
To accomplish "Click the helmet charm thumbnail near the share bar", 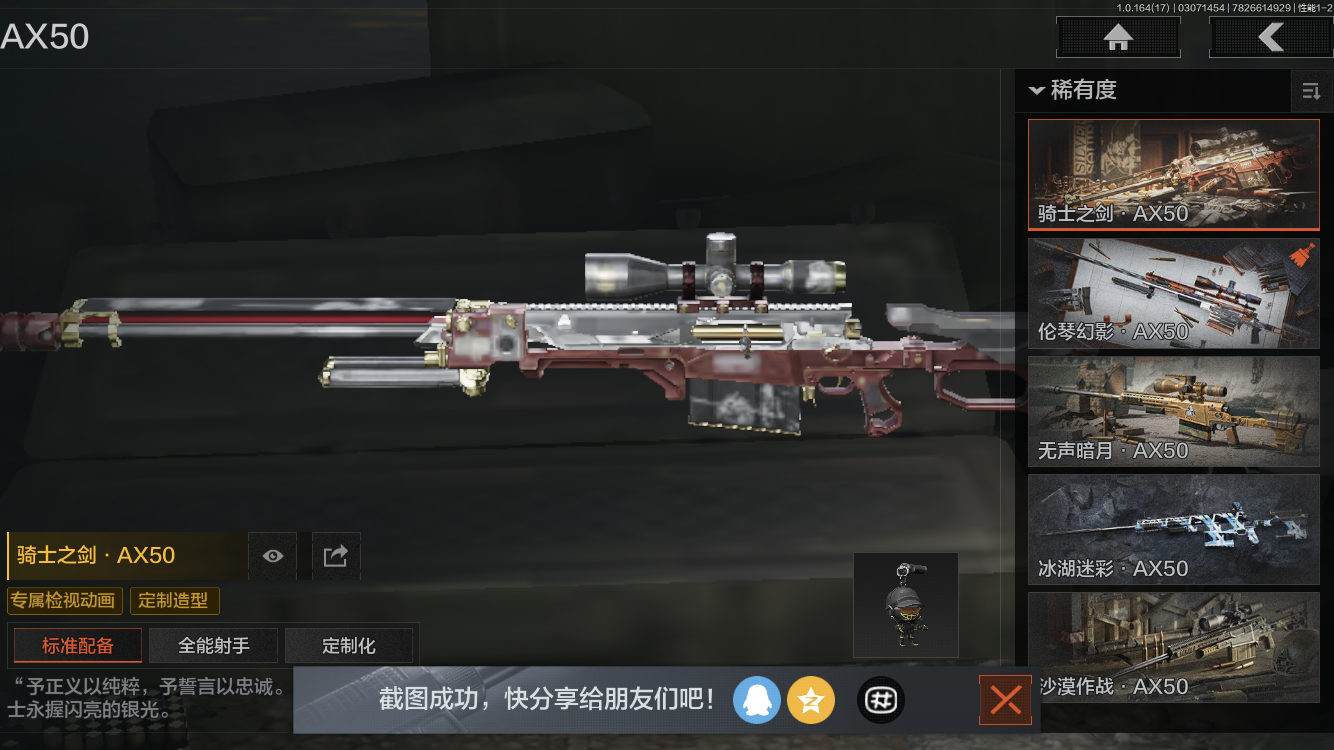I will click(x=905, y=604).
